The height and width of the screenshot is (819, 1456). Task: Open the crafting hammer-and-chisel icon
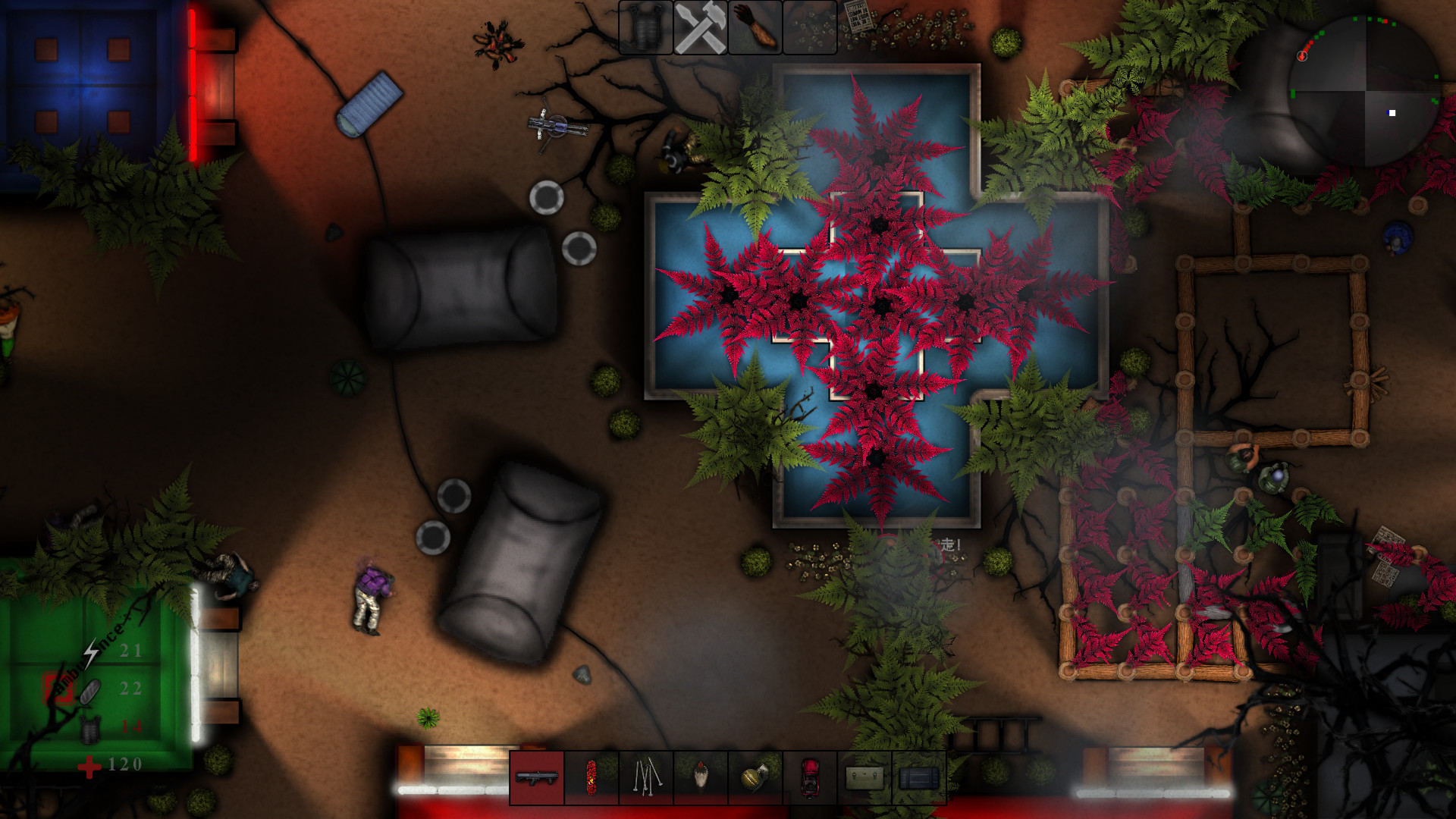tap(701, 29)
